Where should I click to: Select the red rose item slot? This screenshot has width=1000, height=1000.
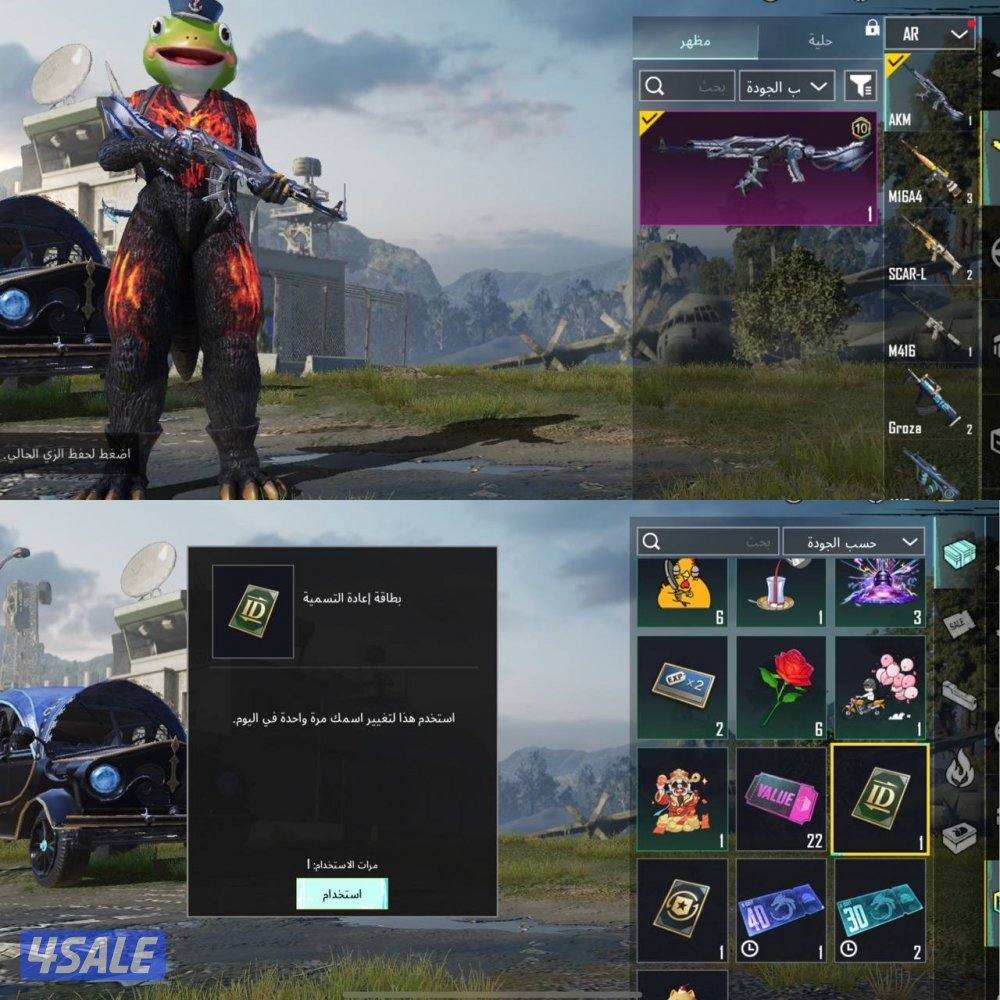[781, 690]
